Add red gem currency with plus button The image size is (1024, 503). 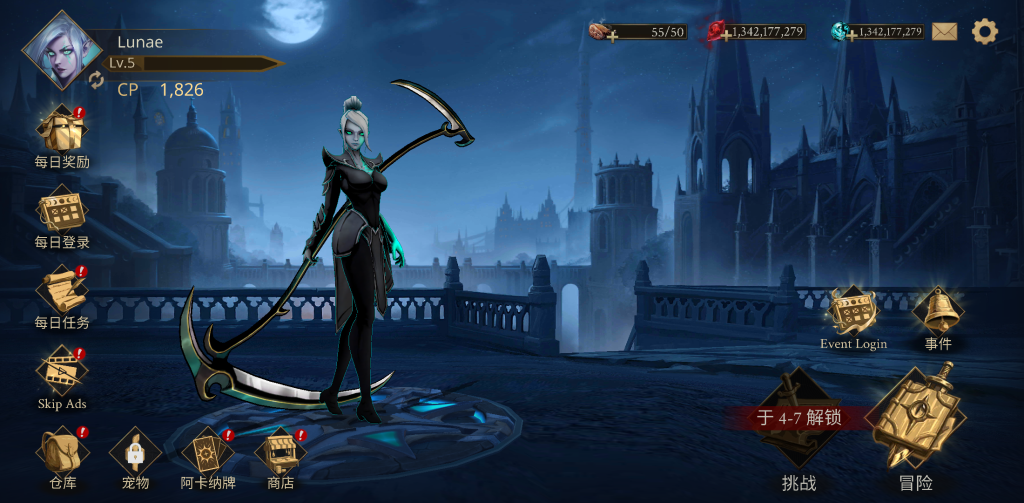[x=727, y=36]
